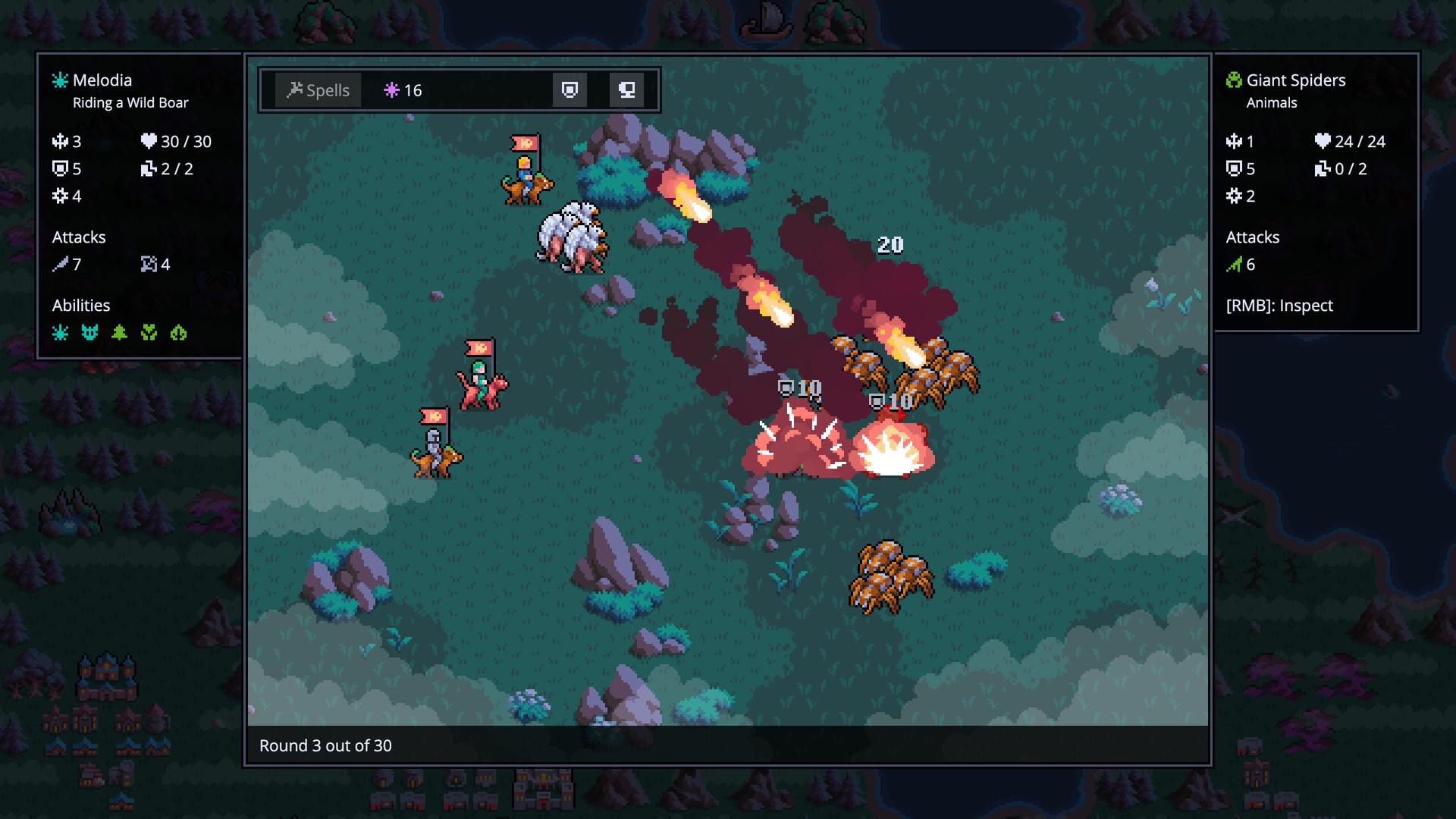Click the solid shield-on-stand button in top bar
Viewport: 1456px width, 819px height.
pyautogui.click(x=626, y=90)
